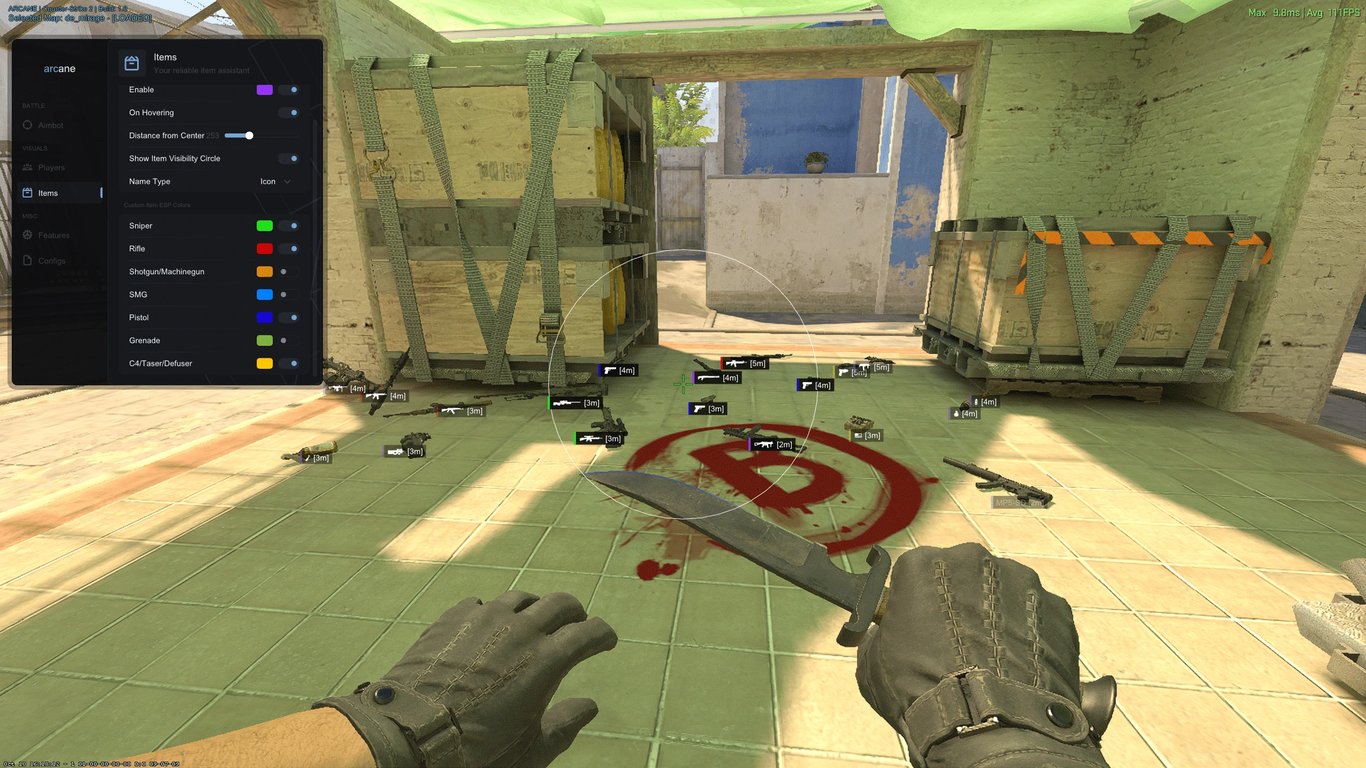This screenshot has width=1366, height=768.
Task: Toggle the On Hovering switch
Action: (287, 112)
